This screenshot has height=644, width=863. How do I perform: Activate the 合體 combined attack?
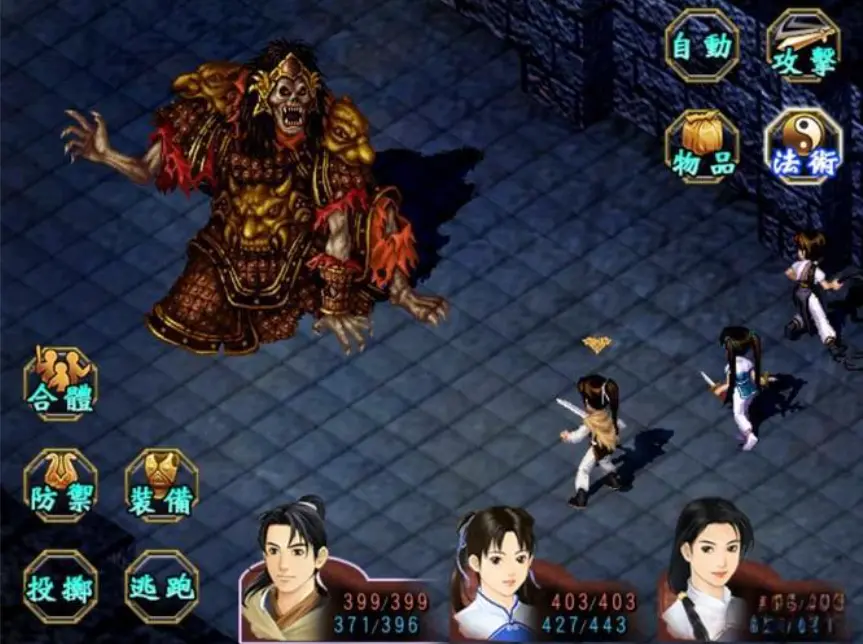tap(60, 383)
